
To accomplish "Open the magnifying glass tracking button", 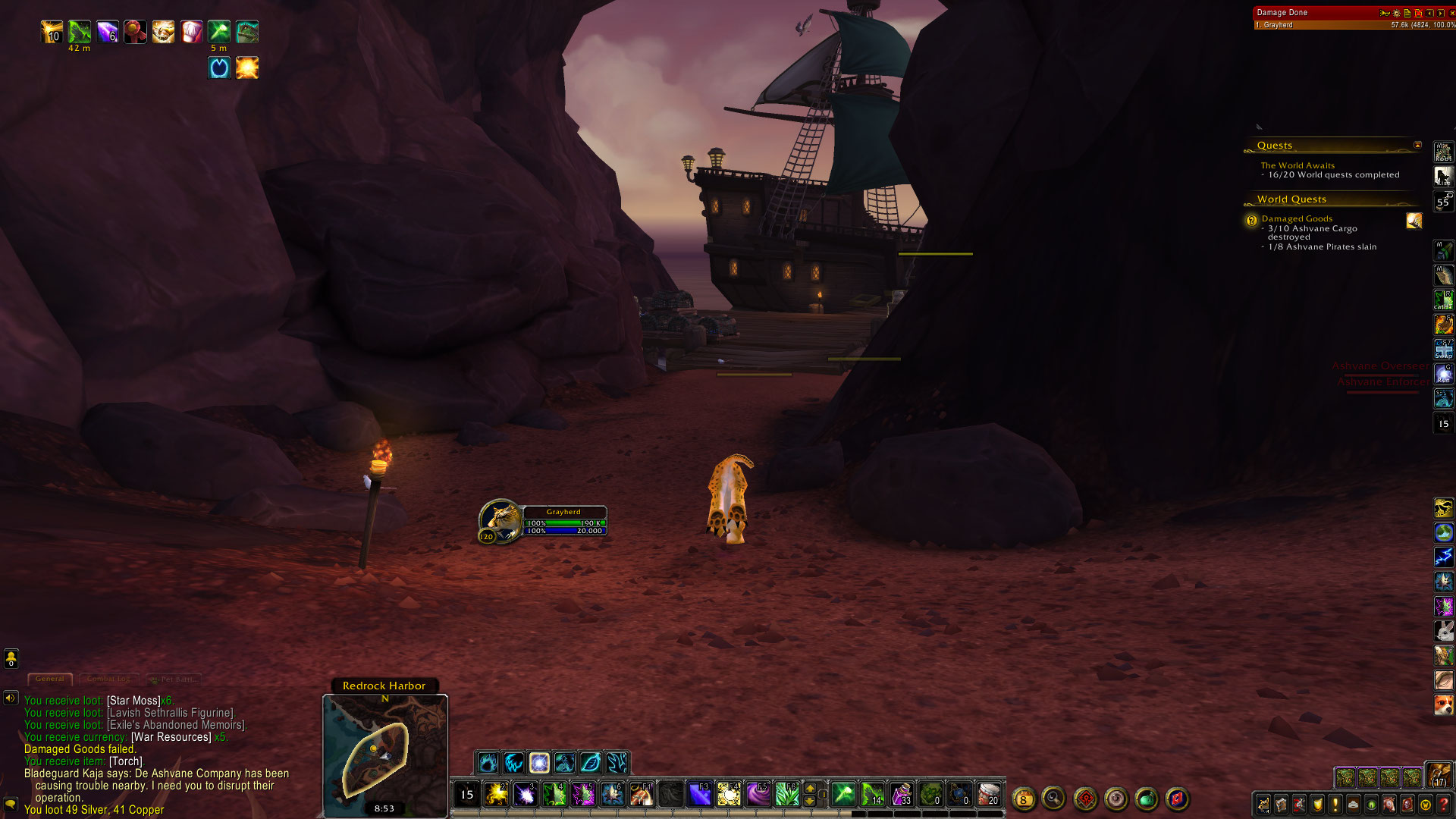I will point(1053,798).
